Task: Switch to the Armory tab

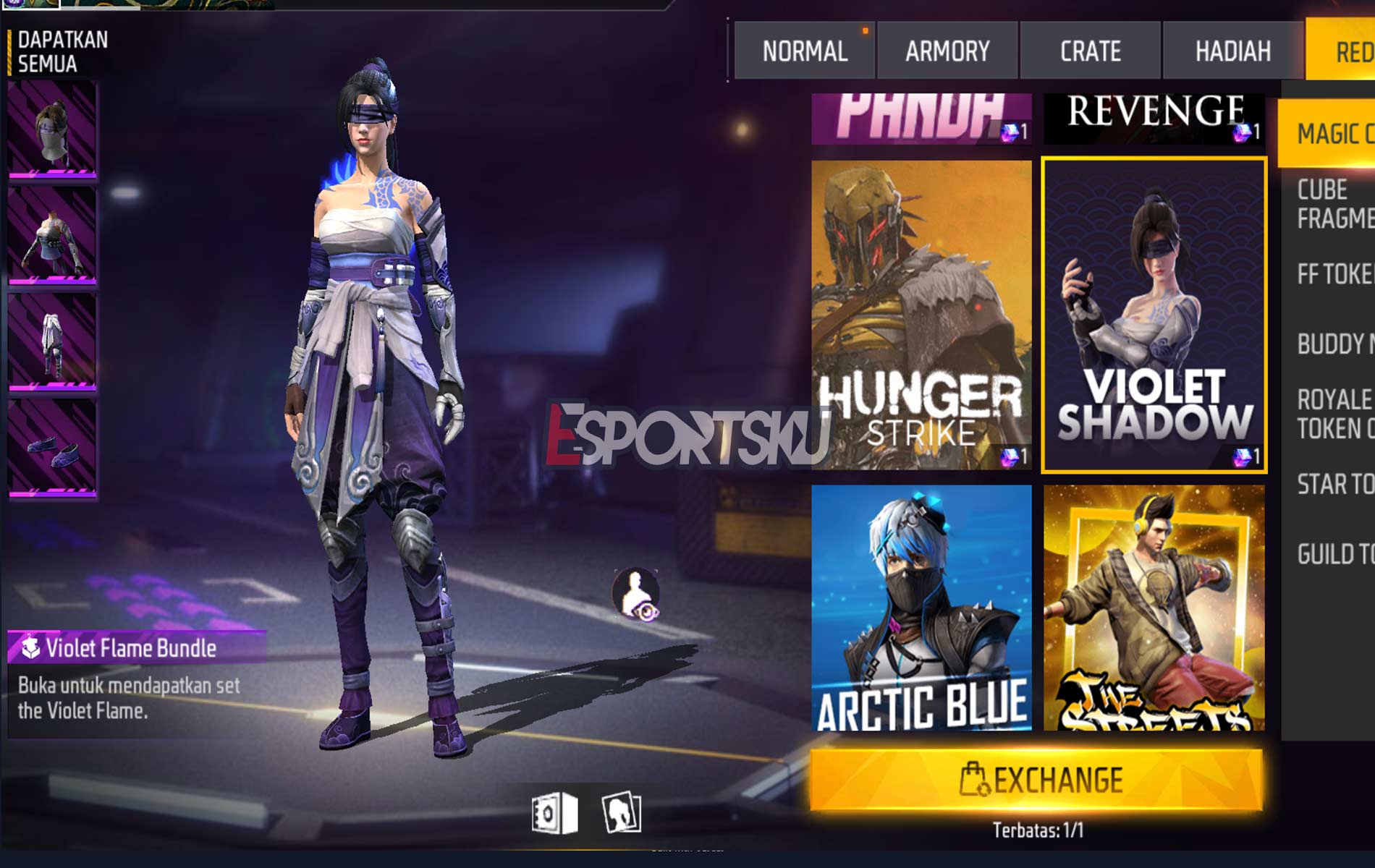Action: [946, 50]
